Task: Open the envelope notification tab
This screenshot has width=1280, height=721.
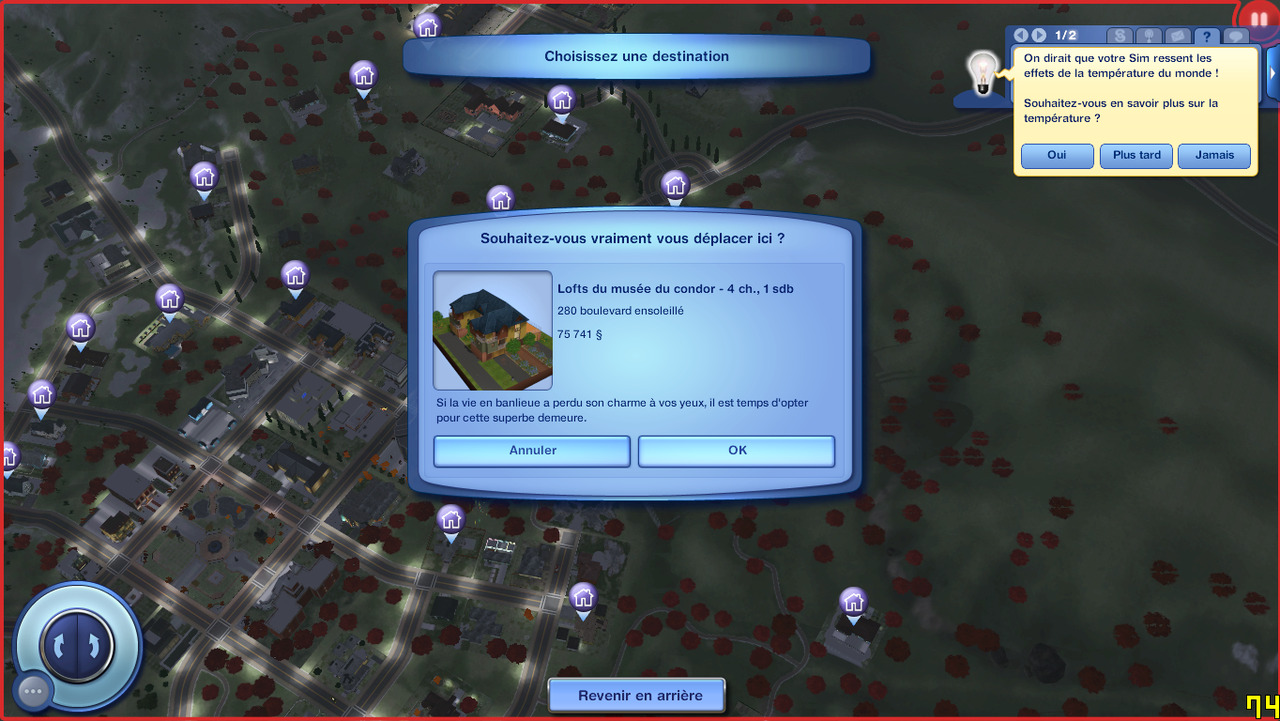Action: pyautogui.click(x=1178, y=37)
